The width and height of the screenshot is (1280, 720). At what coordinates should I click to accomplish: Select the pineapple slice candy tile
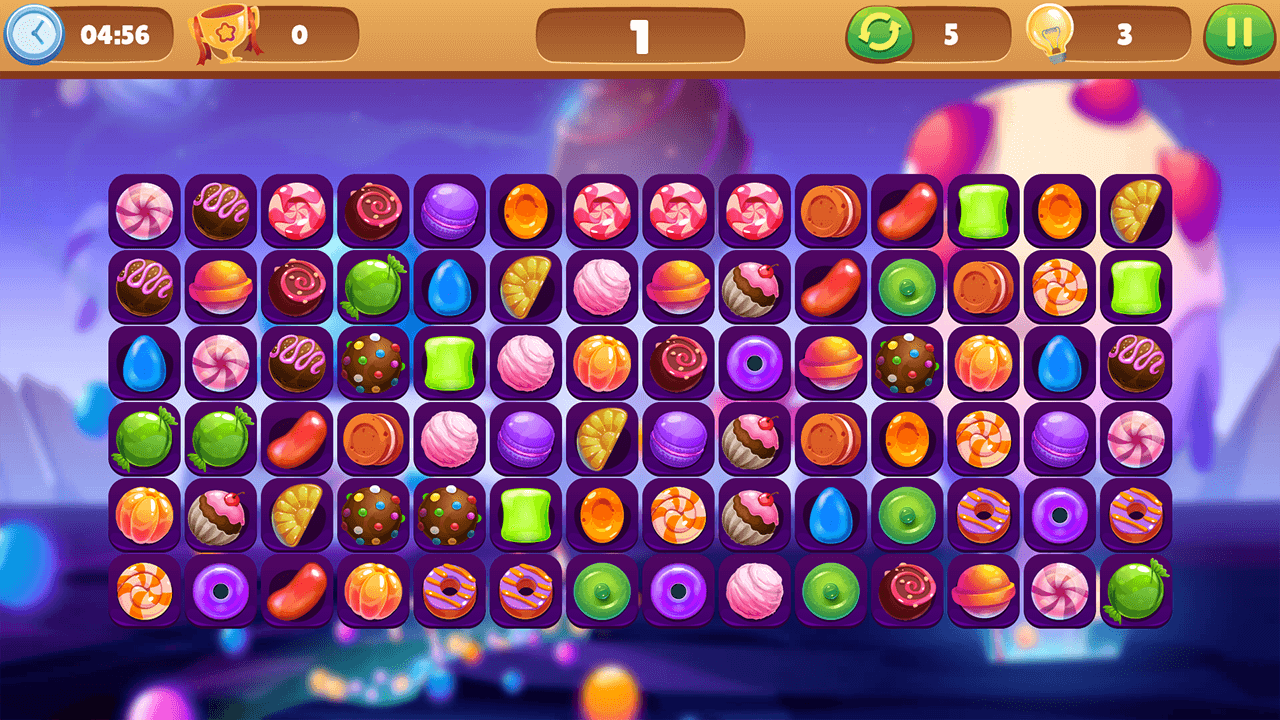tap(1136, 211)
